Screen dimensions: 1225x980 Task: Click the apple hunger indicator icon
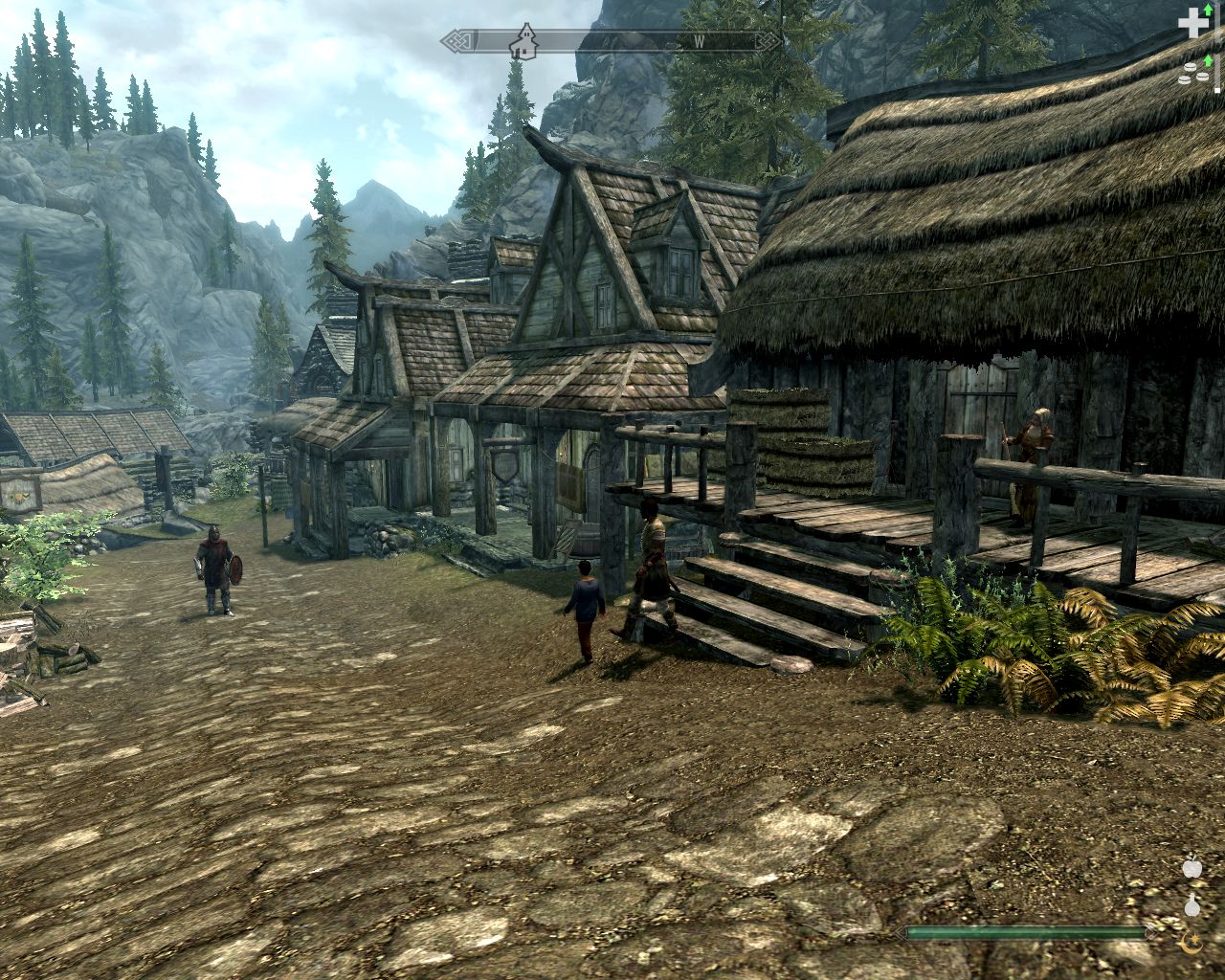[1192, 868]
